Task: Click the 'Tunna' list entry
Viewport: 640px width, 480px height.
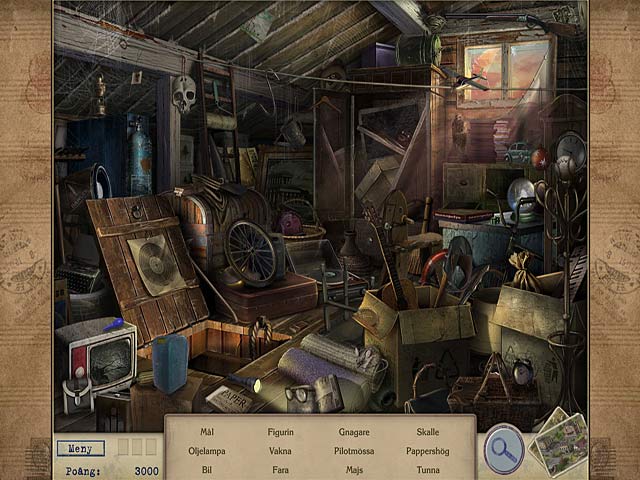Action: tap(428, 469)
